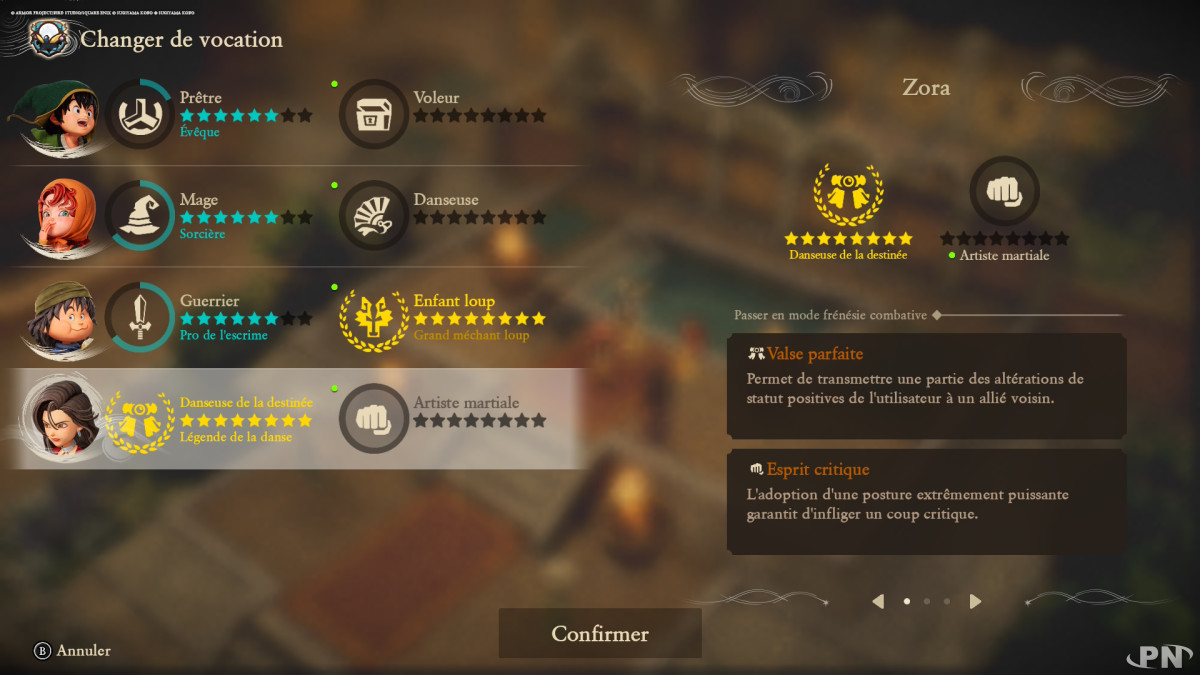Select the Prêtre vocation

[141, 115]
